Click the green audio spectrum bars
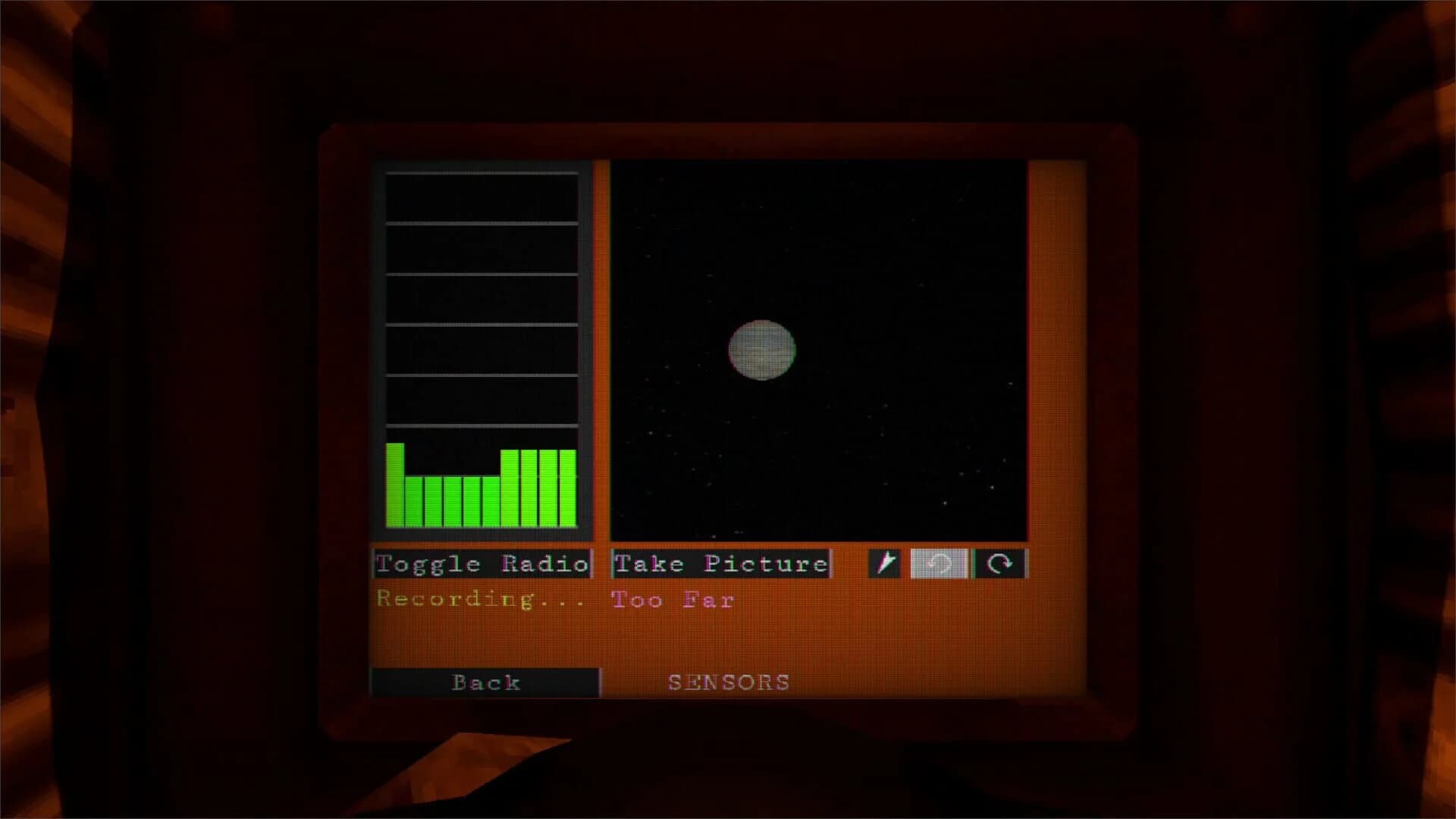 pos(482,485)
